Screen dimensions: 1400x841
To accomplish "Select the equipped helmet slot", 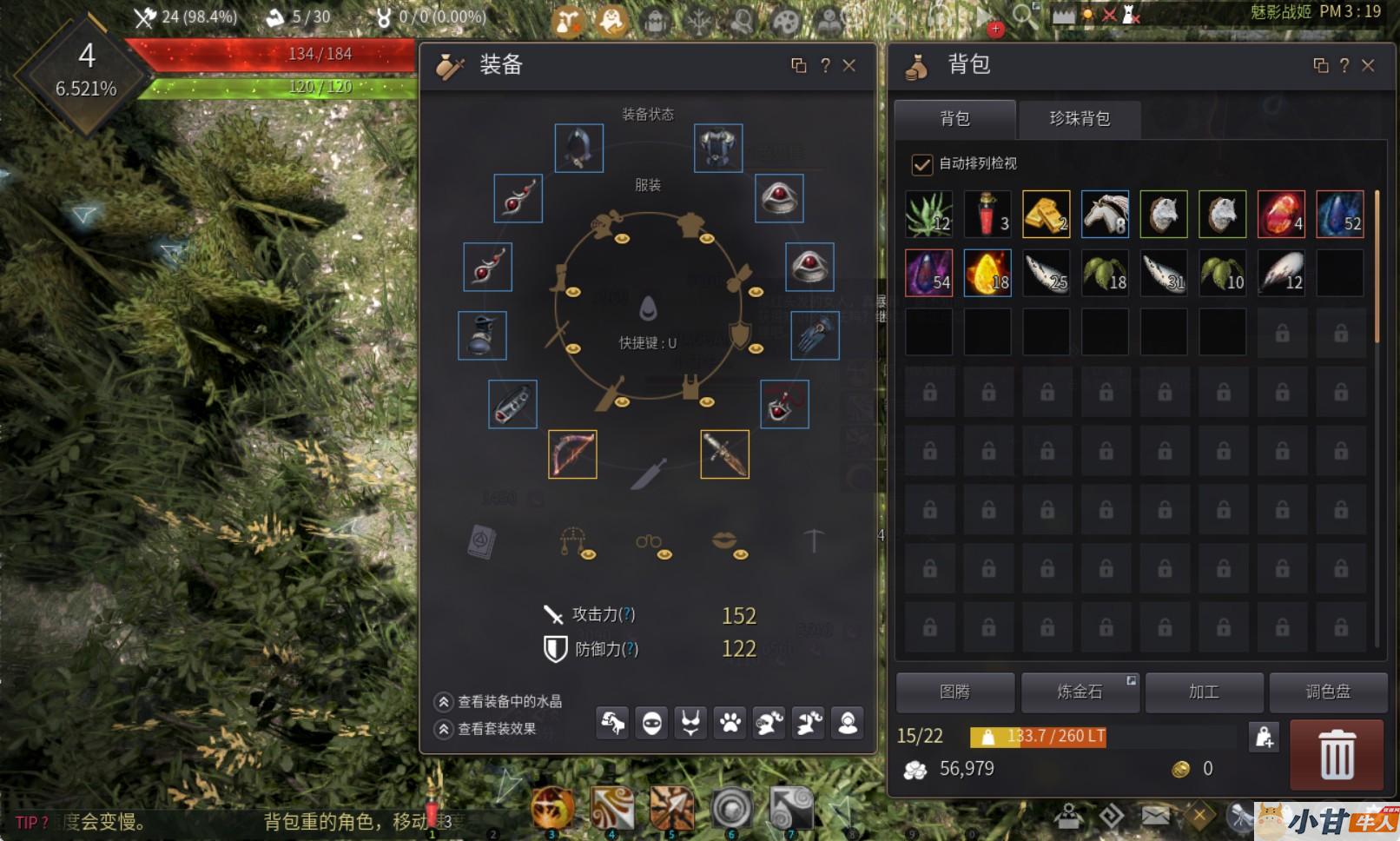I will (578, 148).
